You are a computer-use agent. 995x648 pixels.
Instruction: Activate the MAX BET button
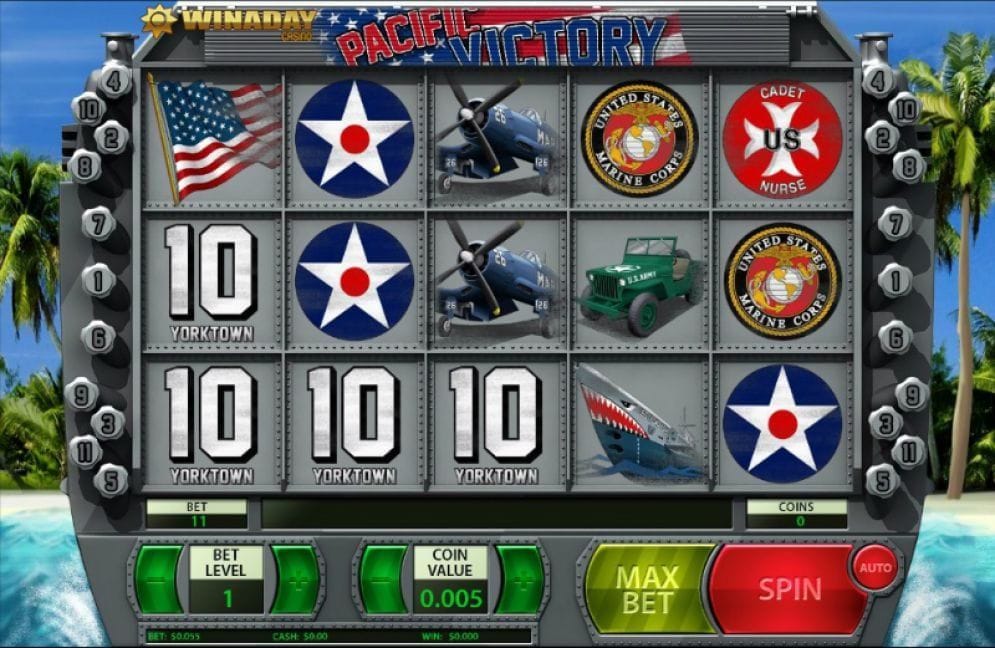[648, 589]
